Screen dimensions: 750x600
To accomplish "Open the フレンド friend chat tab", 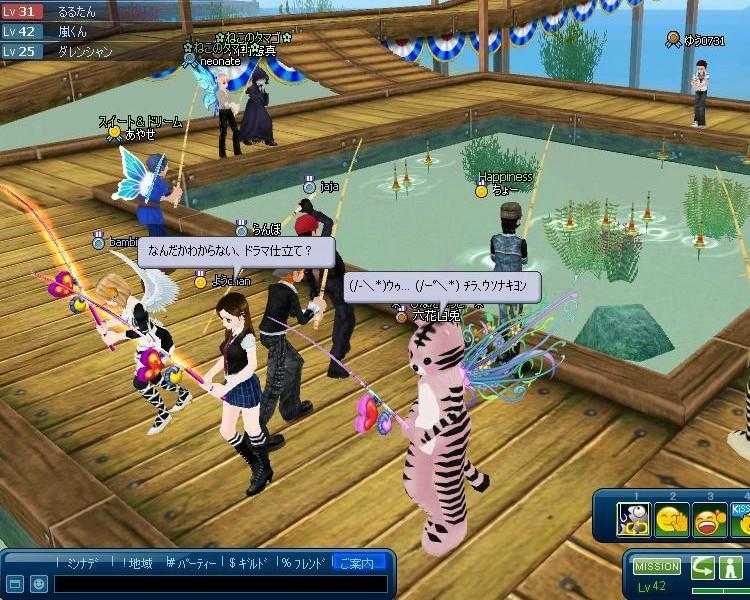I will tap(304, 564).
